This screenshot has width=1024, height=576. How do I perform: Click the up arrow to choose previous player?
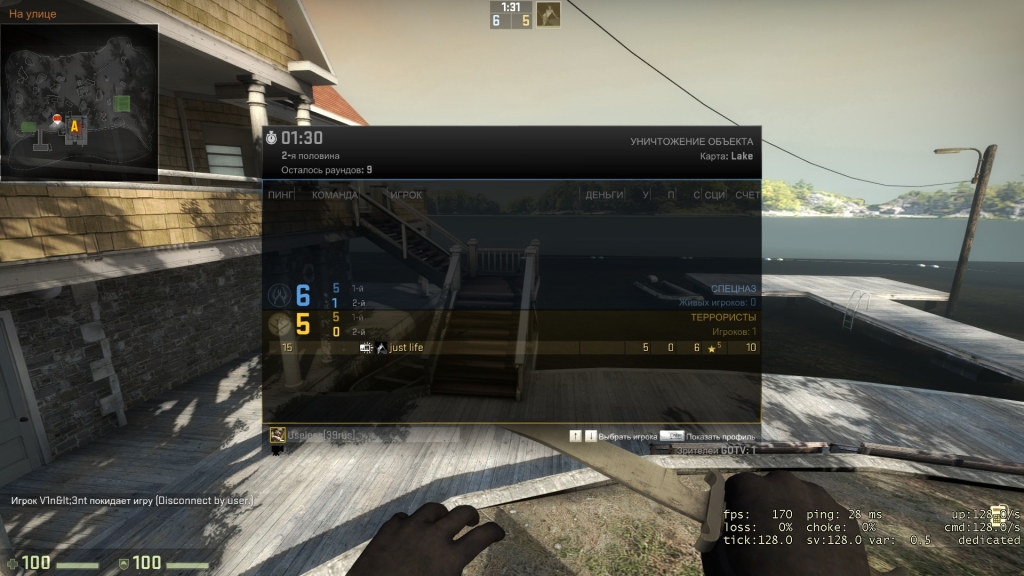coord(575,436)
